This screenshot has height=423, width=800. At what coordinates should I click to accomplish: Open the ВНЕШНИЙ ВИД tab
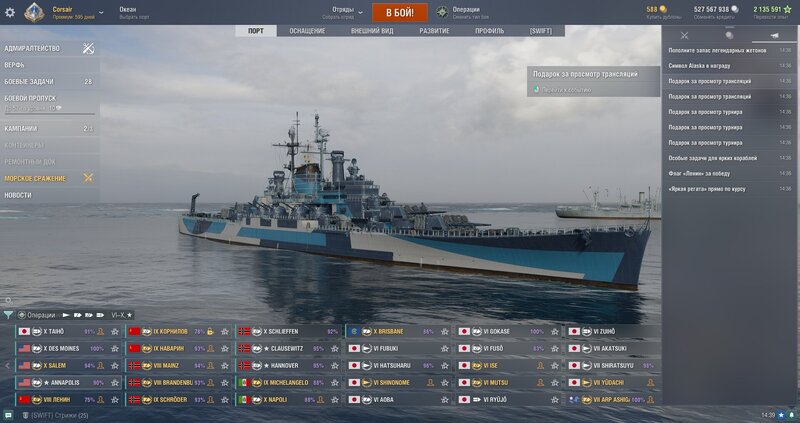(371, 31)
